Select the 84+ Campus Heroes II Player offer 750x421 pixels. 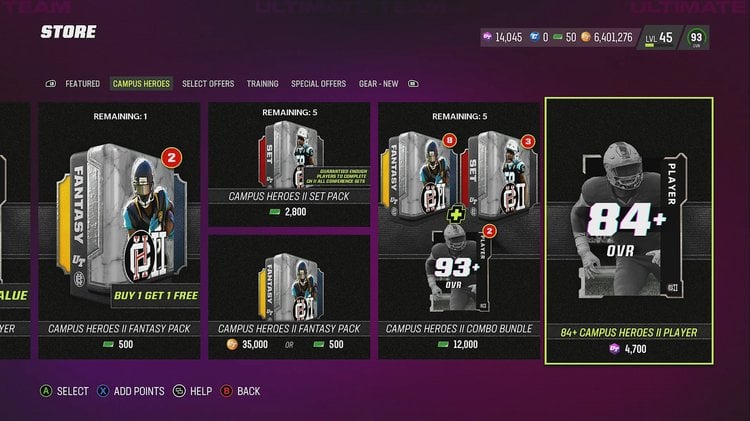pyautogui.click(x=629, y=230)
